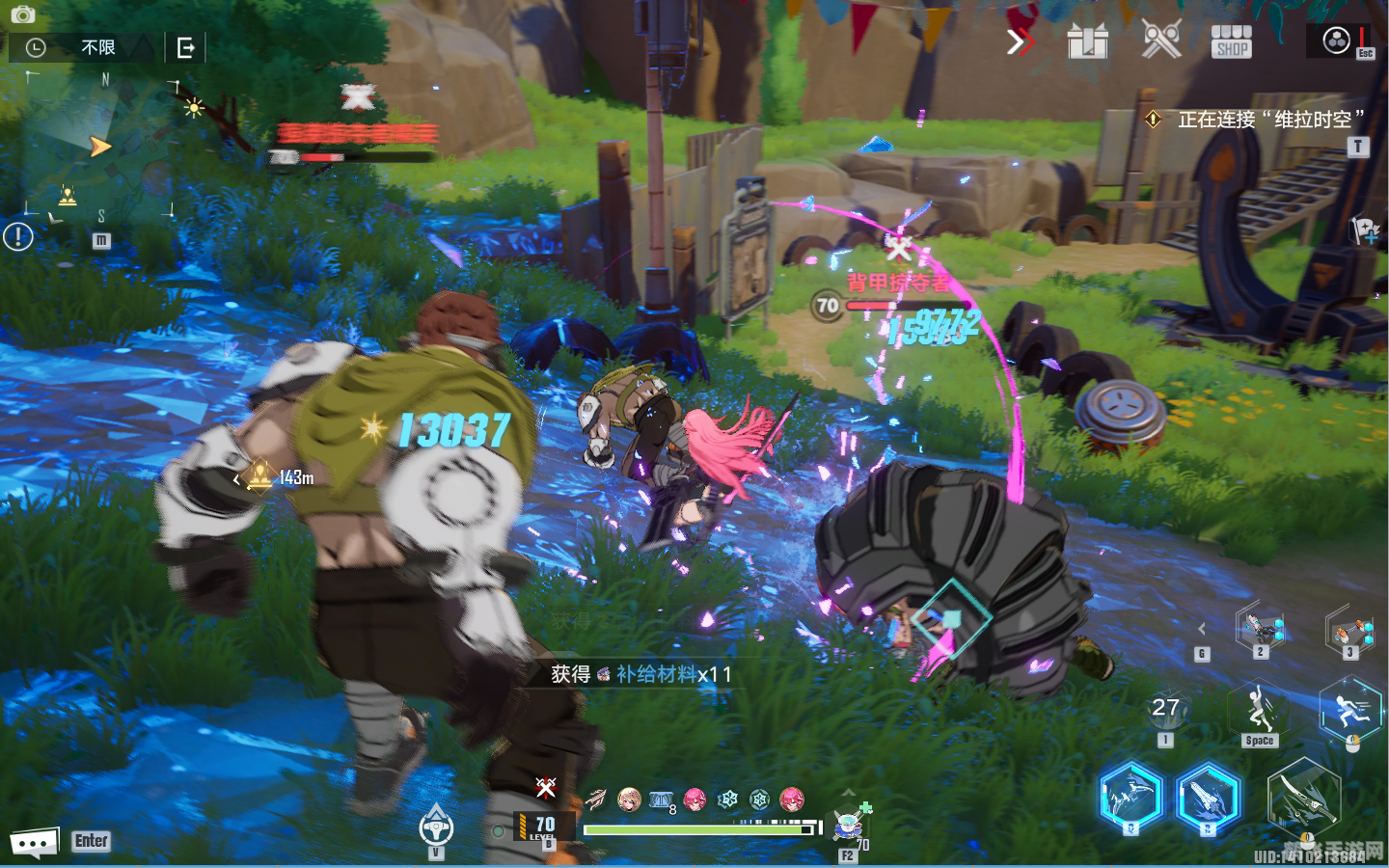Select the gadget in quick slot 2

point(1261,629)
